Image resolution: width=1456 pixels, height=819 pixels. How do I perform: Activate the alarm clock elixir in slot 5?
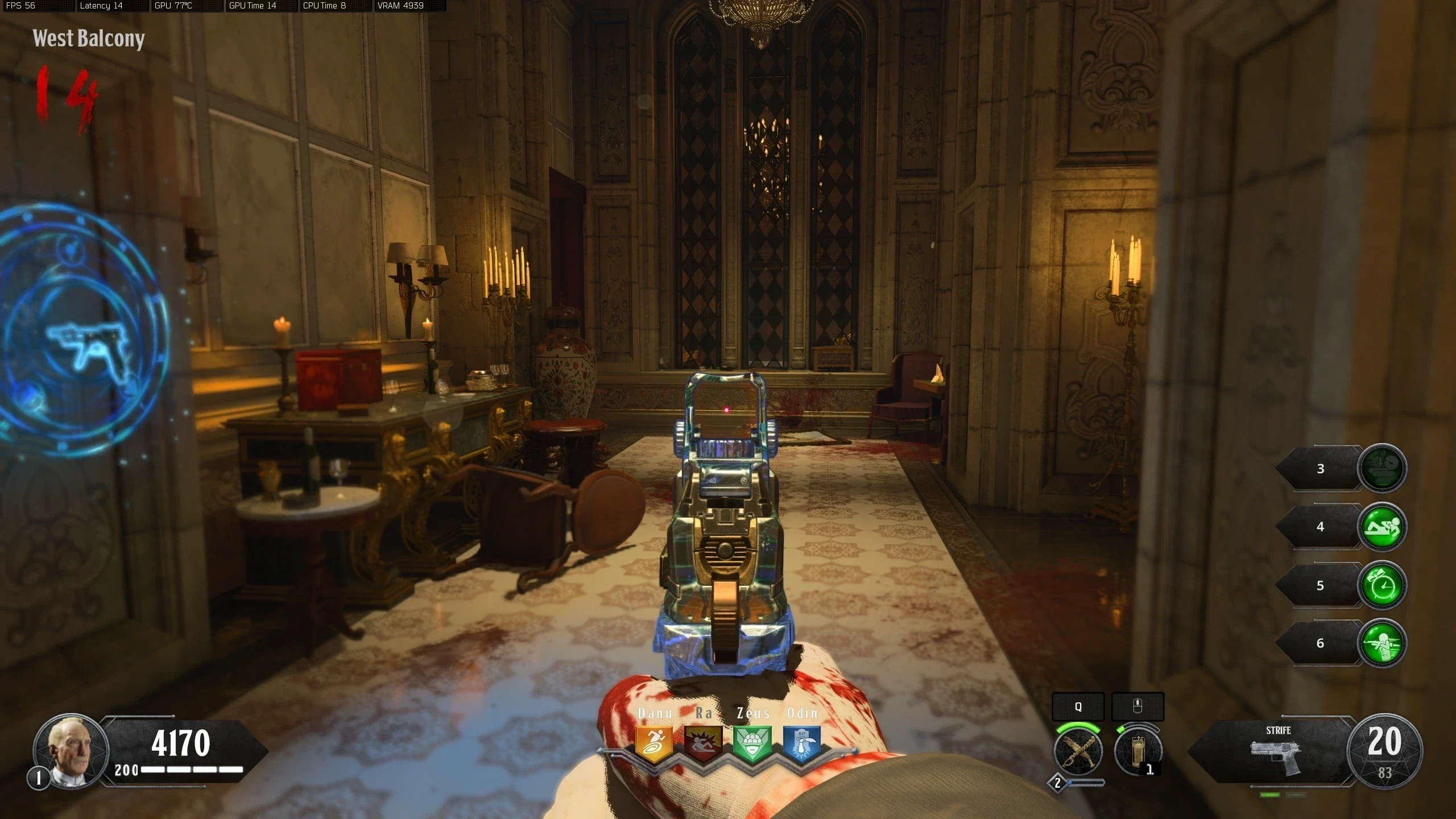(x=1382, y=585)
